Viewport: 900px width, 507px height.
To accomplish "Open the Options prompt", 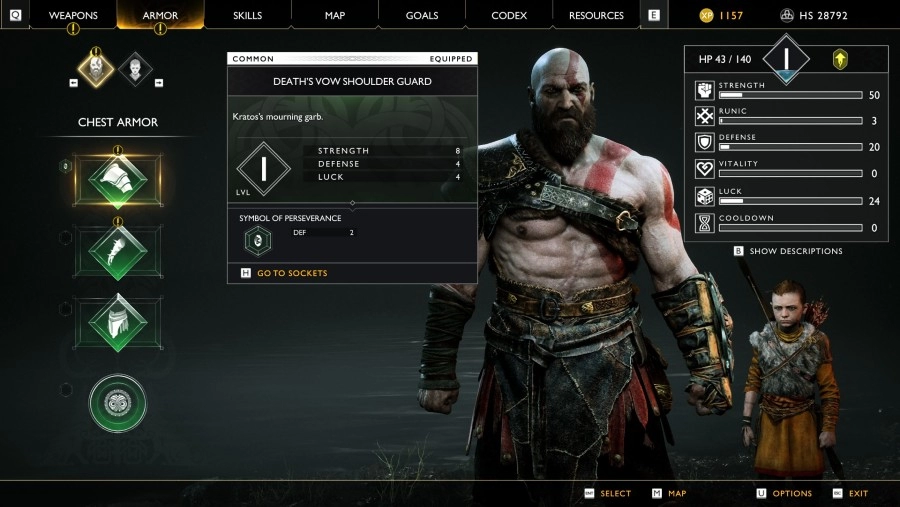I will point(791,493).
